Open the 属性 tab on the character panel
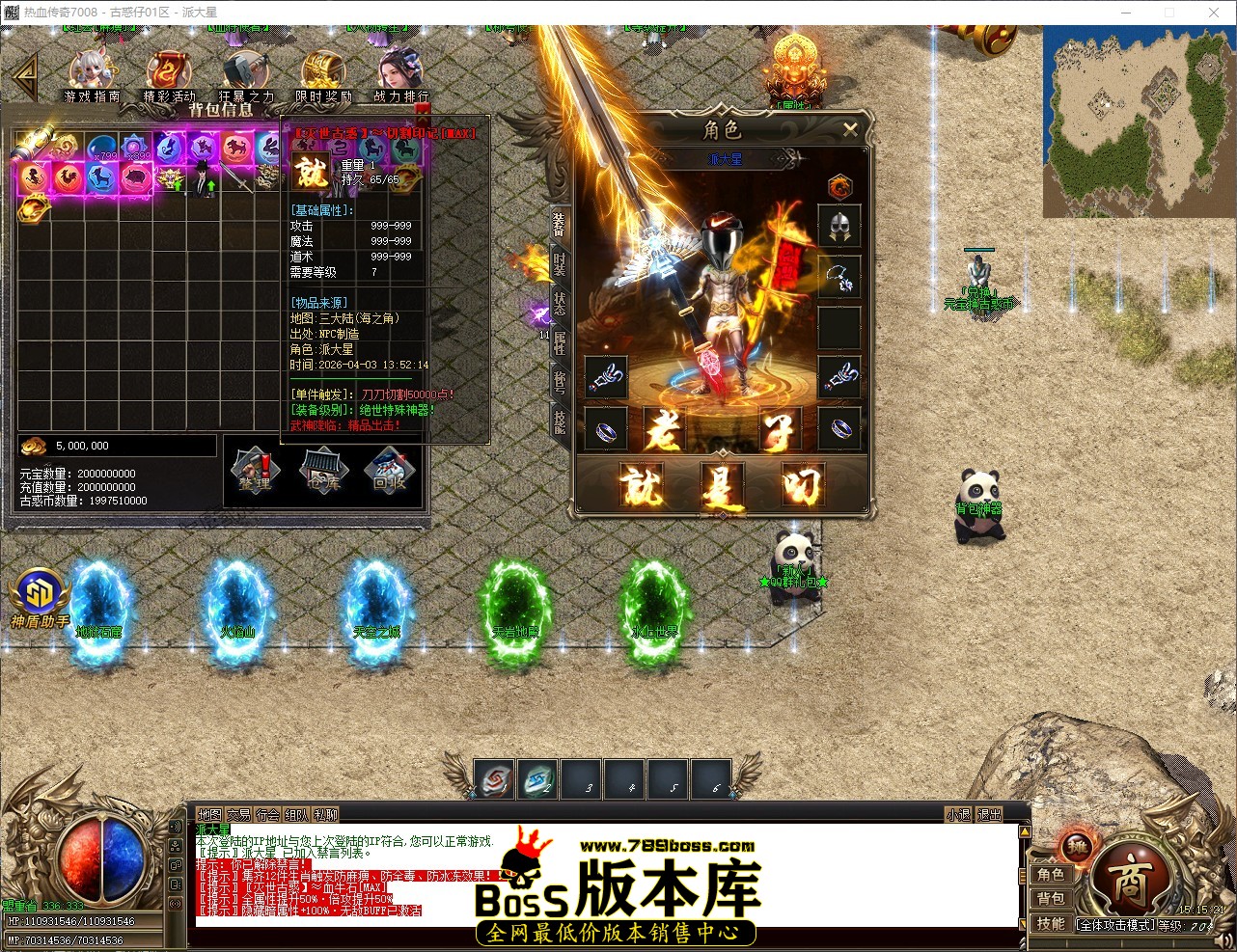1237x952 pixels. [x=562, y=341]
